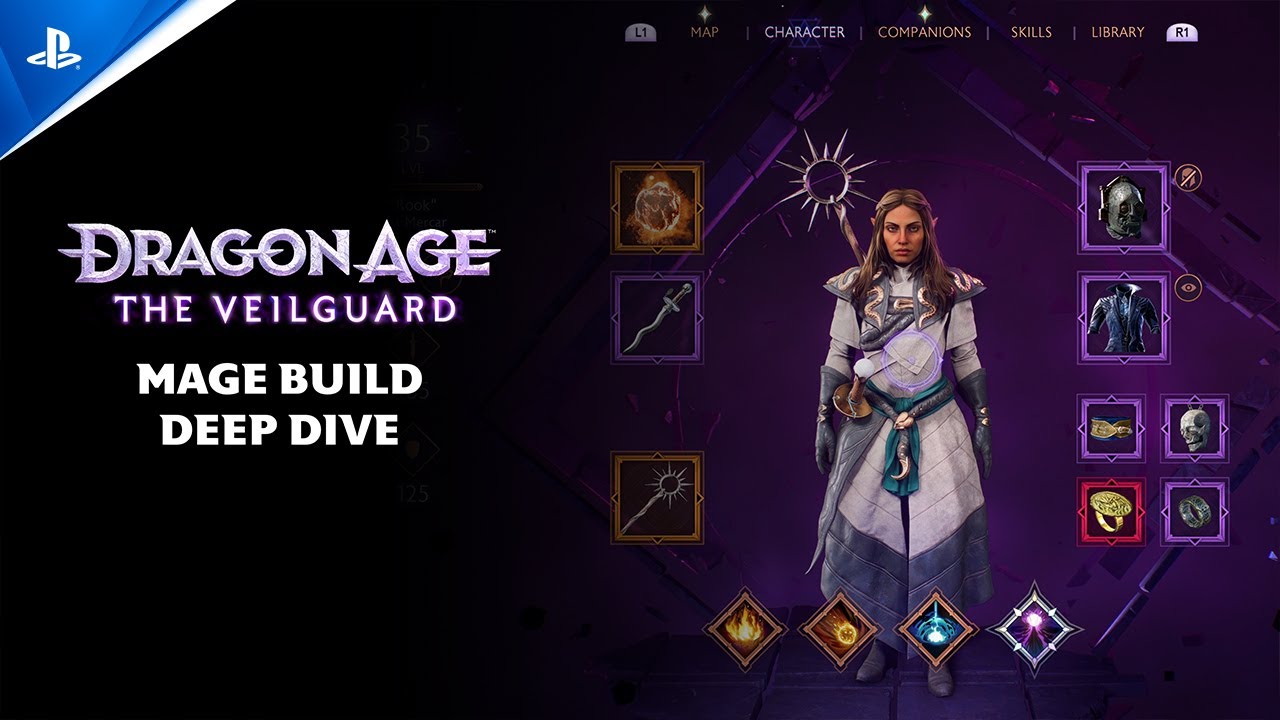The width and height of the screenshot is (1280, 720).
Task: Open the Map screen
Action: tap(707, 32)
